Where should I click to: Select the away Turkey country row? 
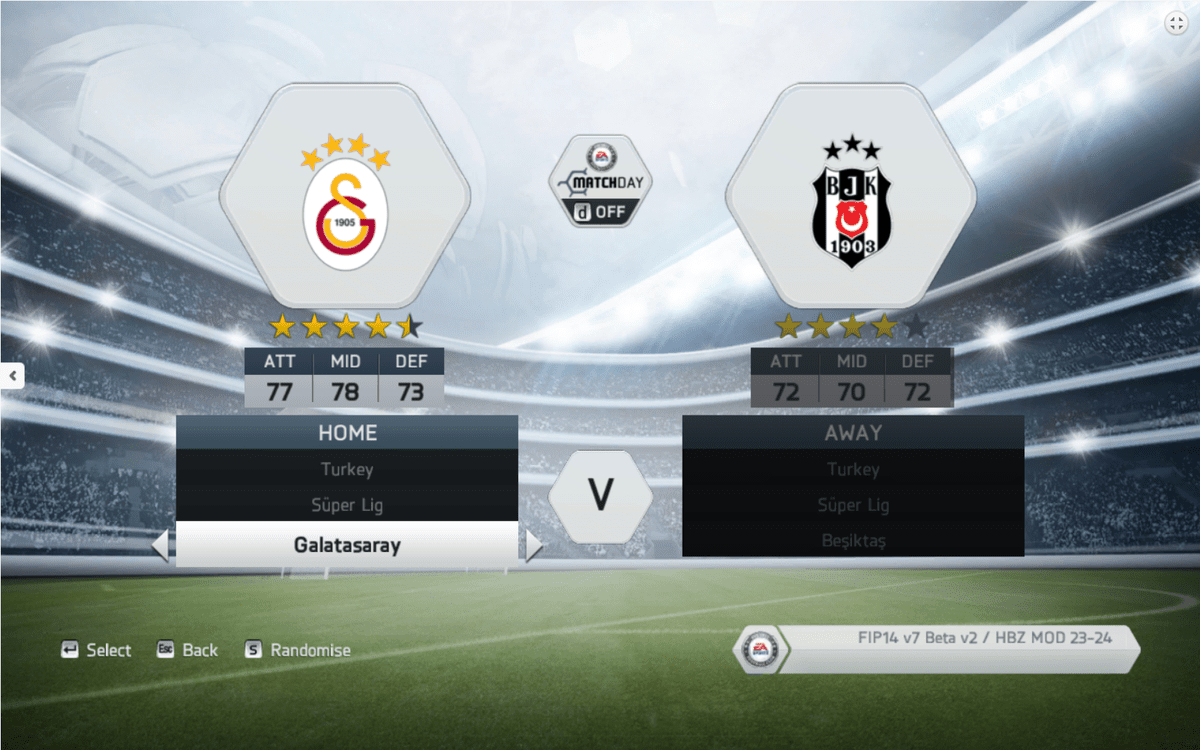[x=853, y=469]
